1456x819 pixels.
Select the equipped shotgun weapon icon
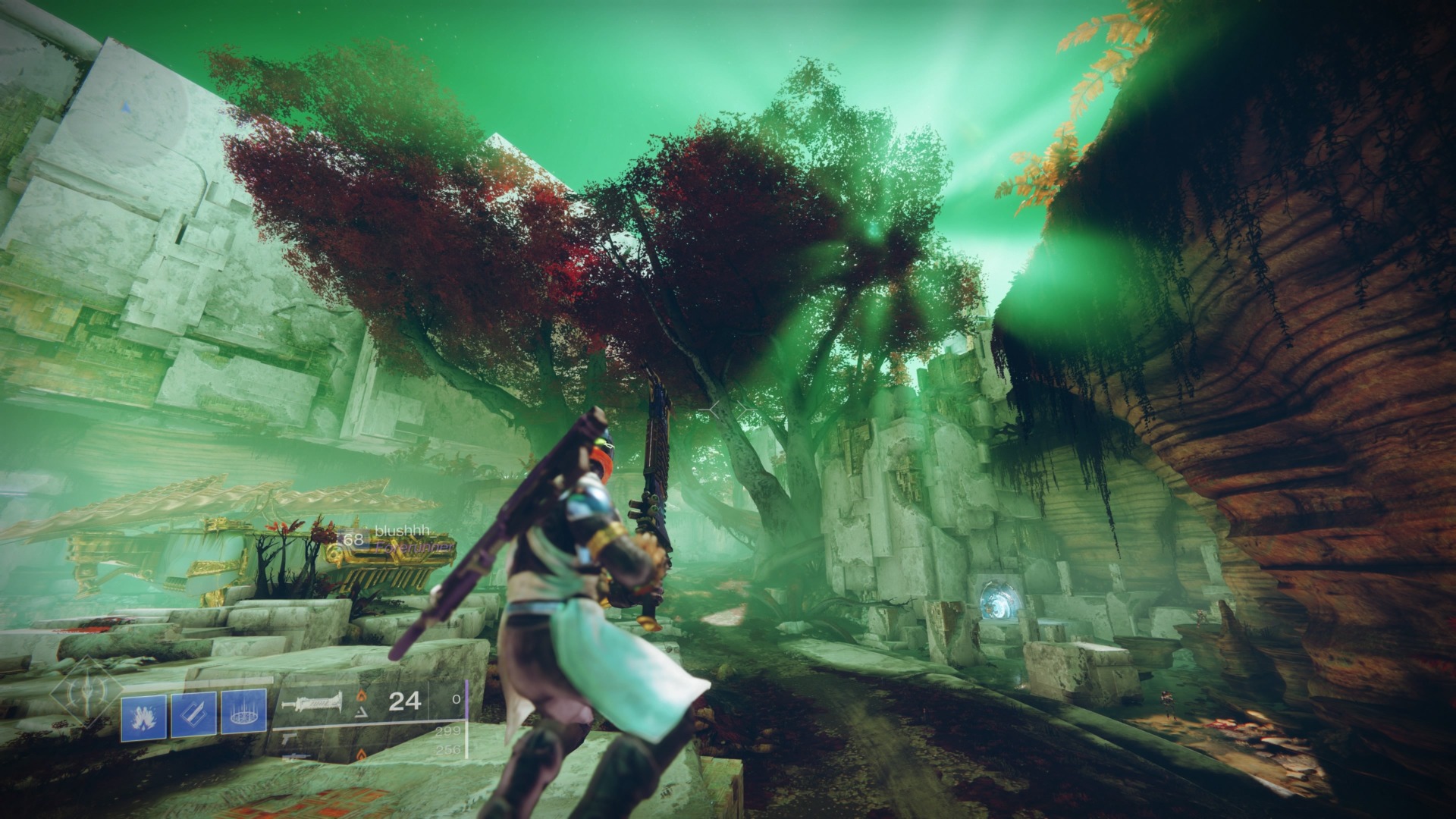pyautogui.click(x=312, y=701)
